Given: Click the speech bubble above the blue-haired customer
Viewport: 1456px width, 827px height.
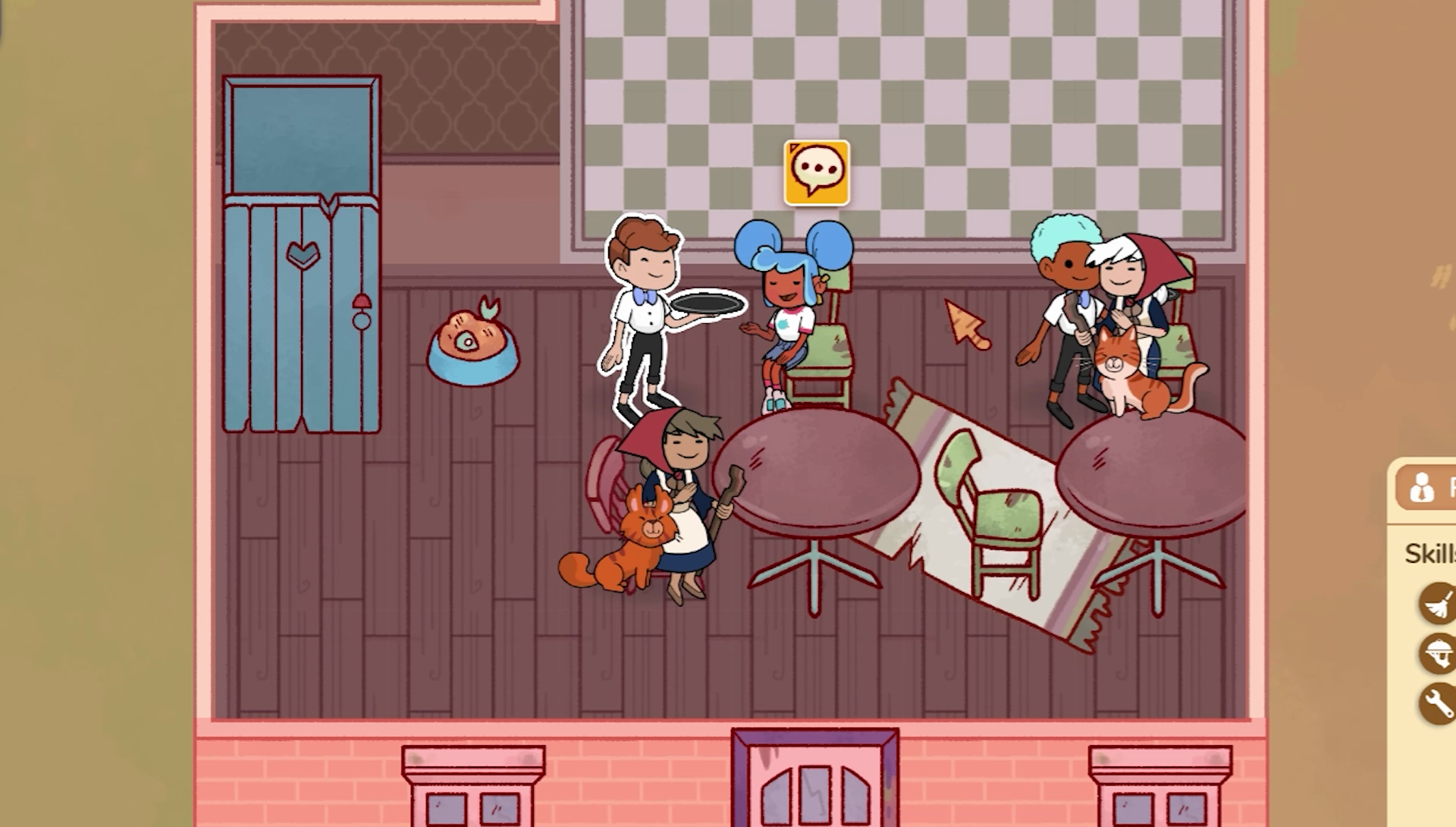Looking at the screenshot, I should [x=817, y=171].
